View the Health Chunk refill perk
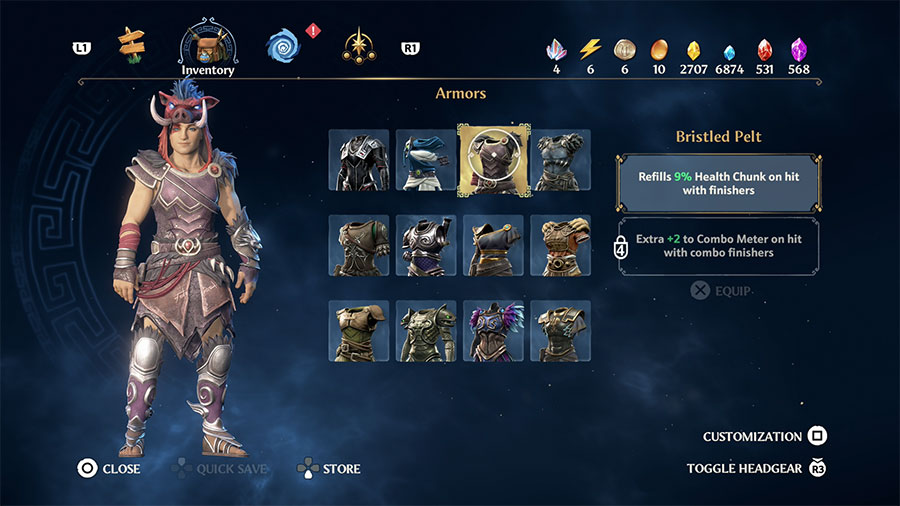This screenshot has height=506, width=900. pyautogui.click(x=719, y=182)
